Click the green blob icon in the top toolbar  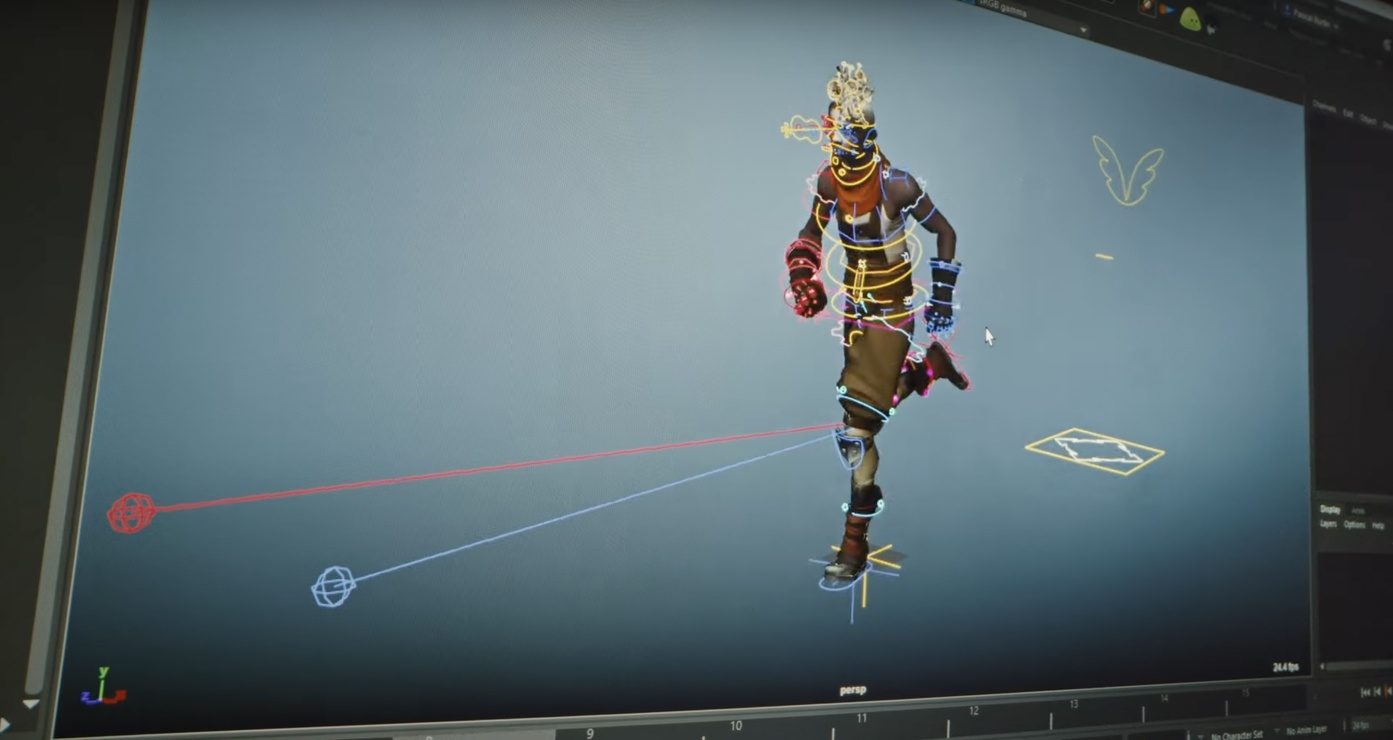(x=1190, y=18)
